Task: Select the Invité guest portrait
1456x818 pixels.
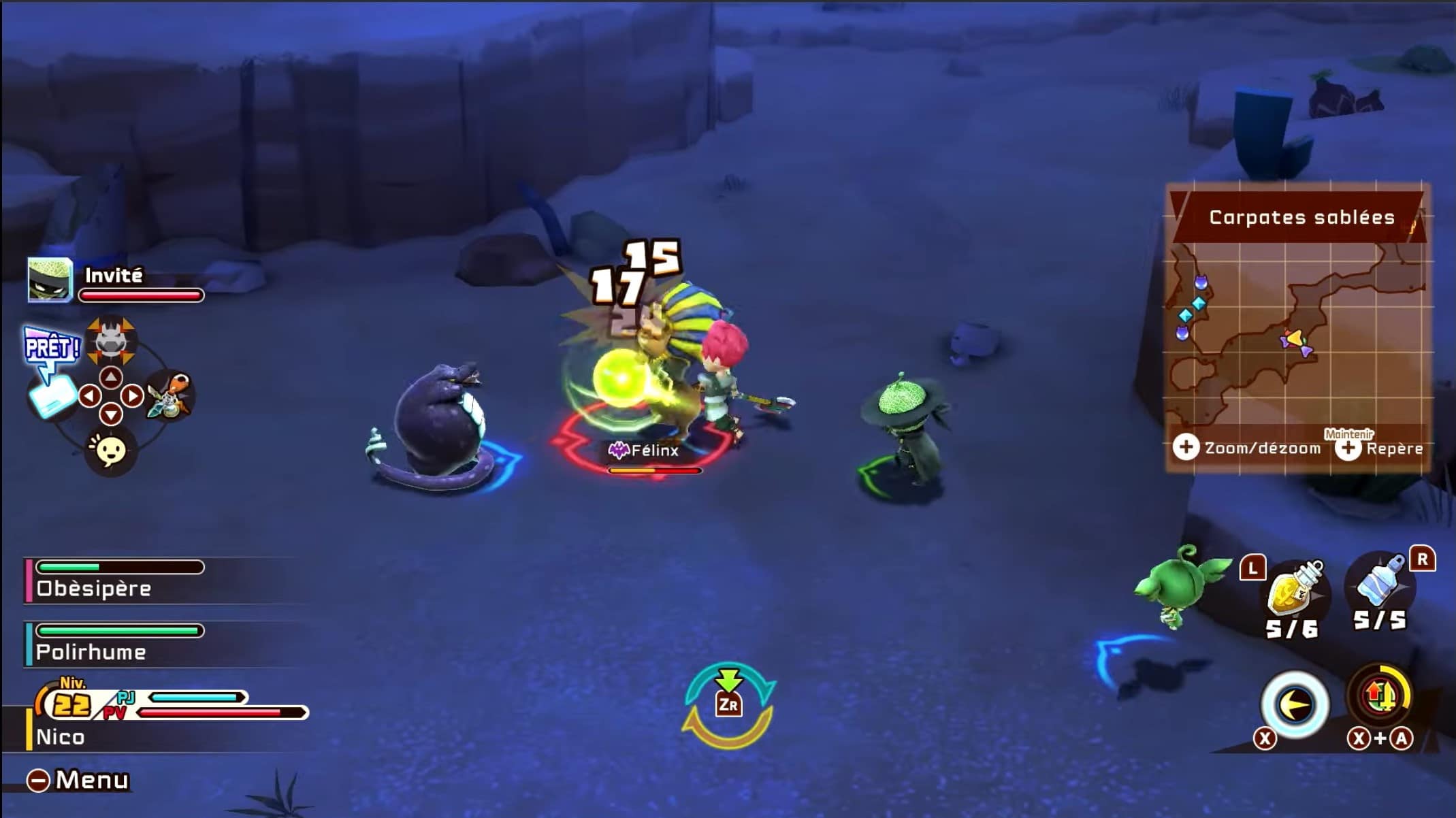Action: (x=50, y=280)
